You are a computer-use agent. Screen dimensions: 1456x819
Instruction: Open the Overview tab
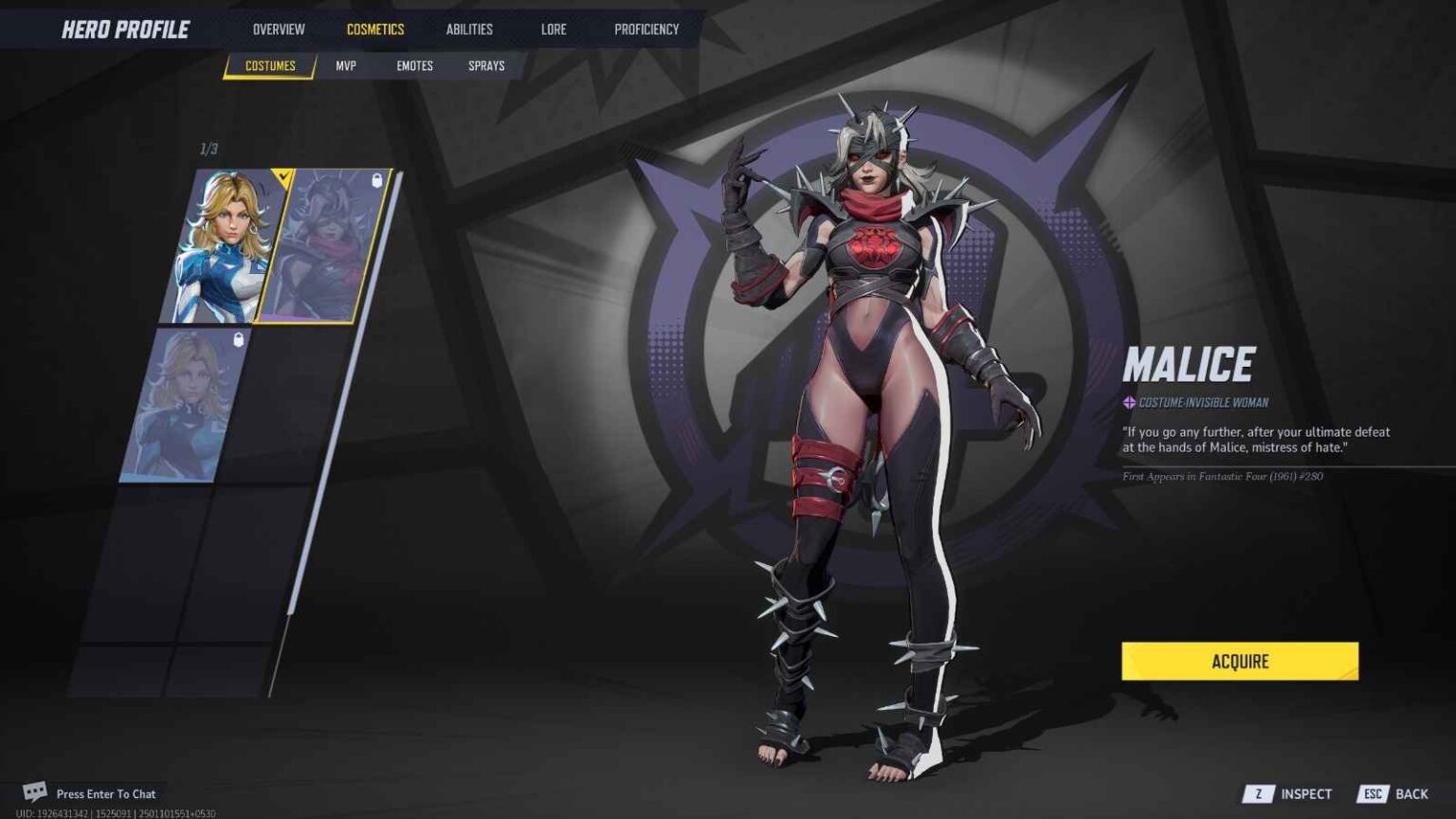coord(279,29)
